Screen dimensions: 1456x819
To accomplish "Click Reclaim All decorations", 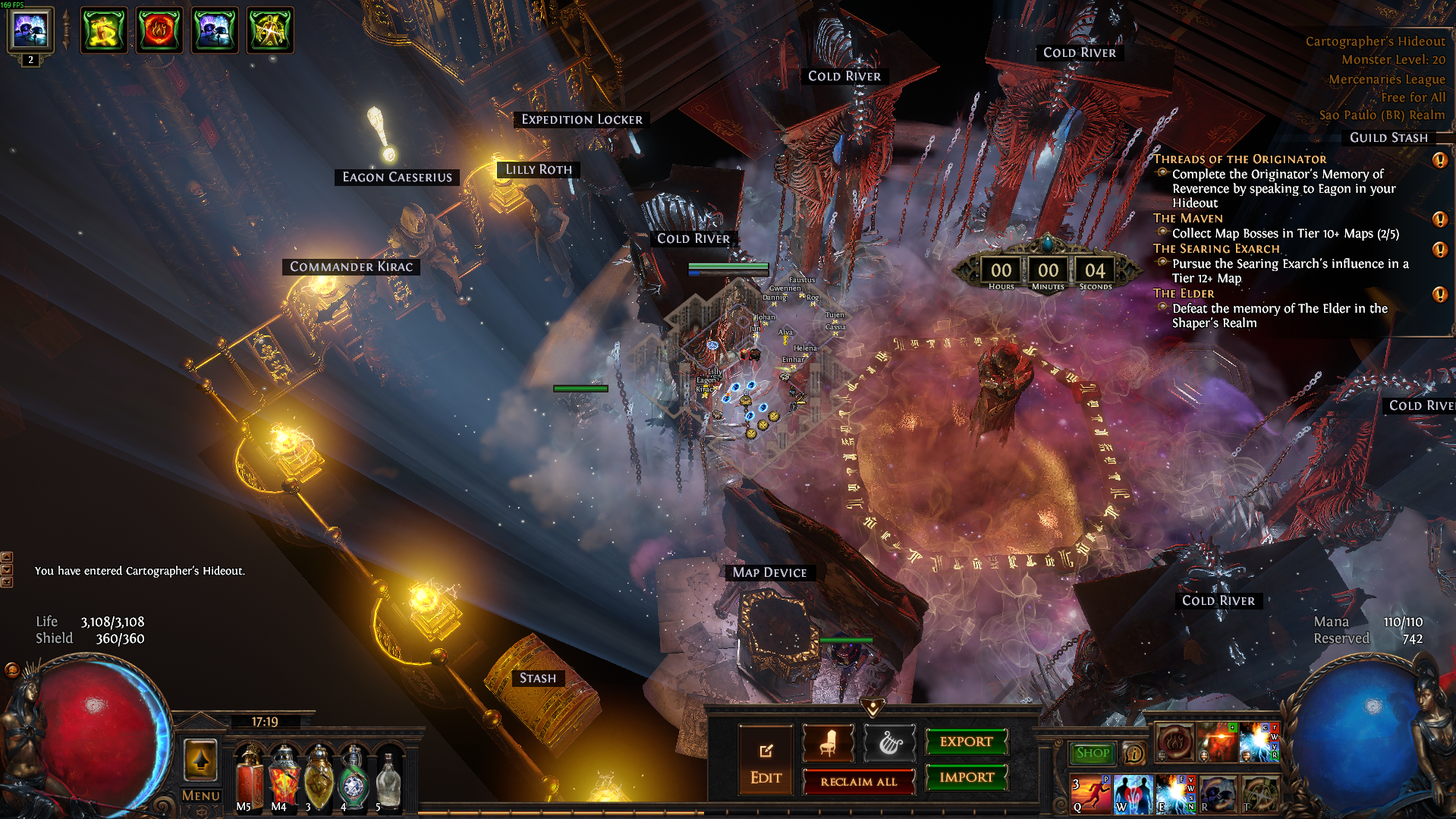I will [858, 782].
